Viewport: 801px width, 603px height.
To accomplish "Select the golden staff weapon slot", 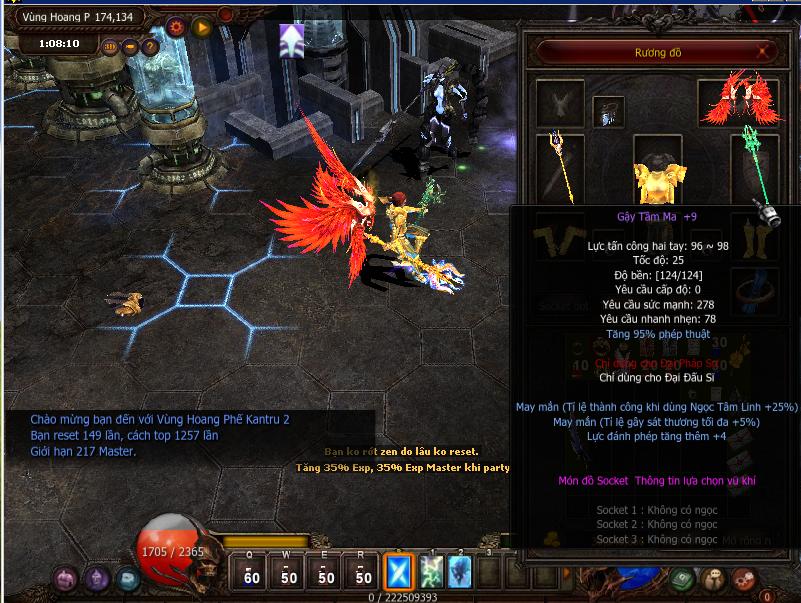I will click(559, 165).
